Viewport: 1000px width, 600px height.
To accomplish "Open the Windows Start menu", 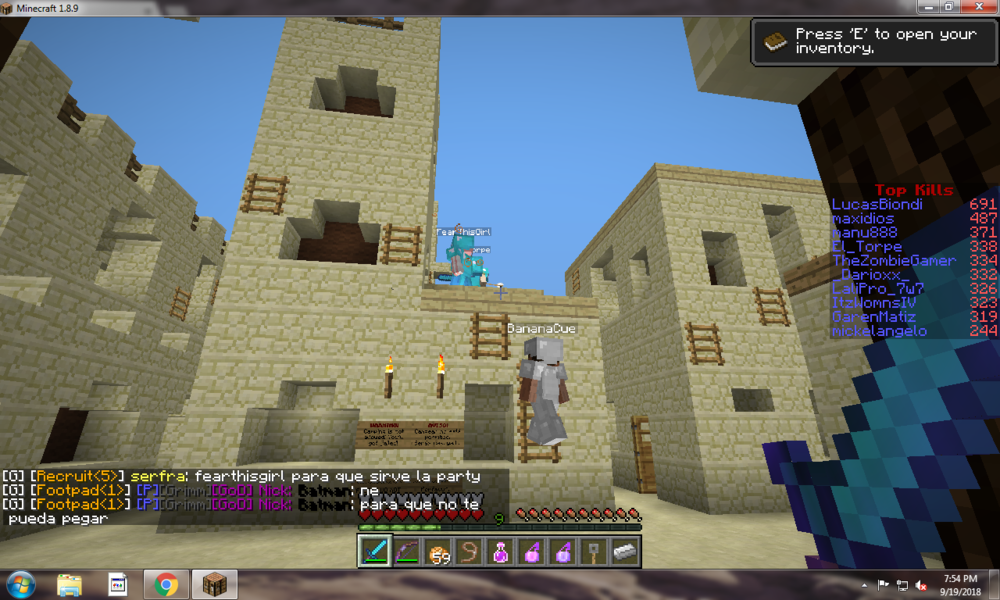I will click(x=21, y=584).
